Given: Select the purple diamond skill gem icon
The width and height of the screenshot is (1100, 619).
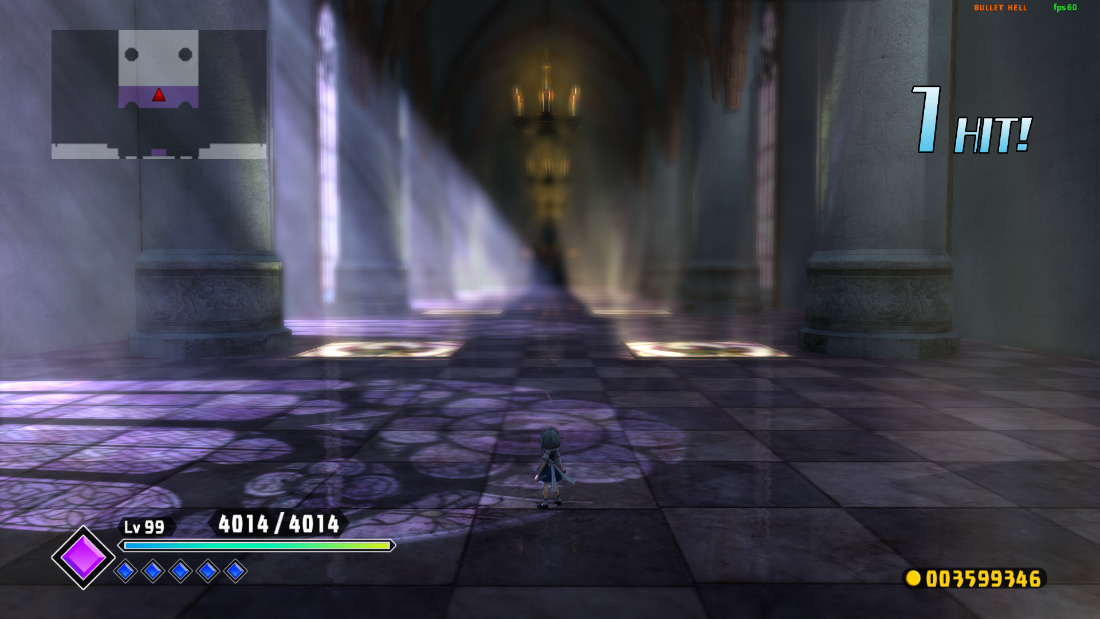Looking at the screenshot, I should point(83,557).
